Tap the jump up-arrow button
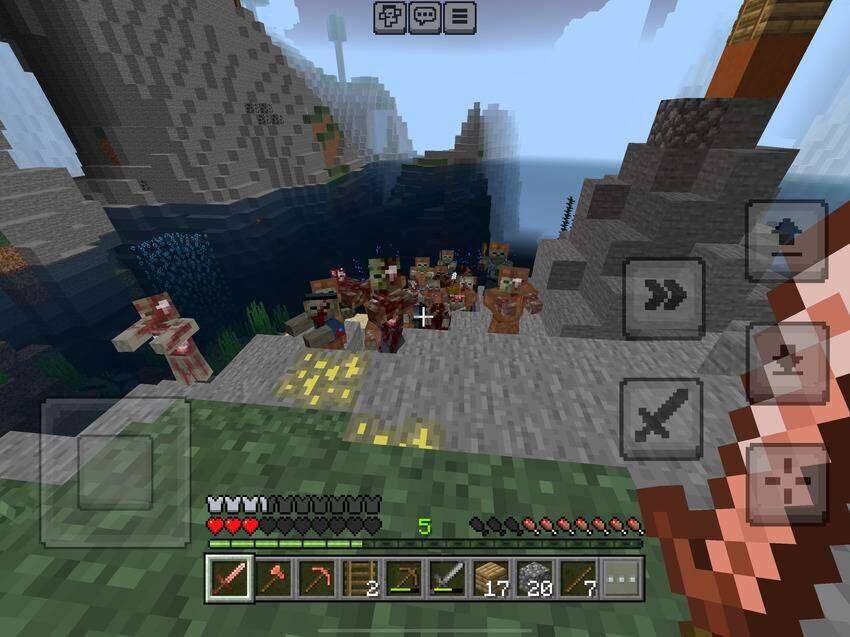The width and height of the screenshot is (850, 637). (x=786, y=241)
